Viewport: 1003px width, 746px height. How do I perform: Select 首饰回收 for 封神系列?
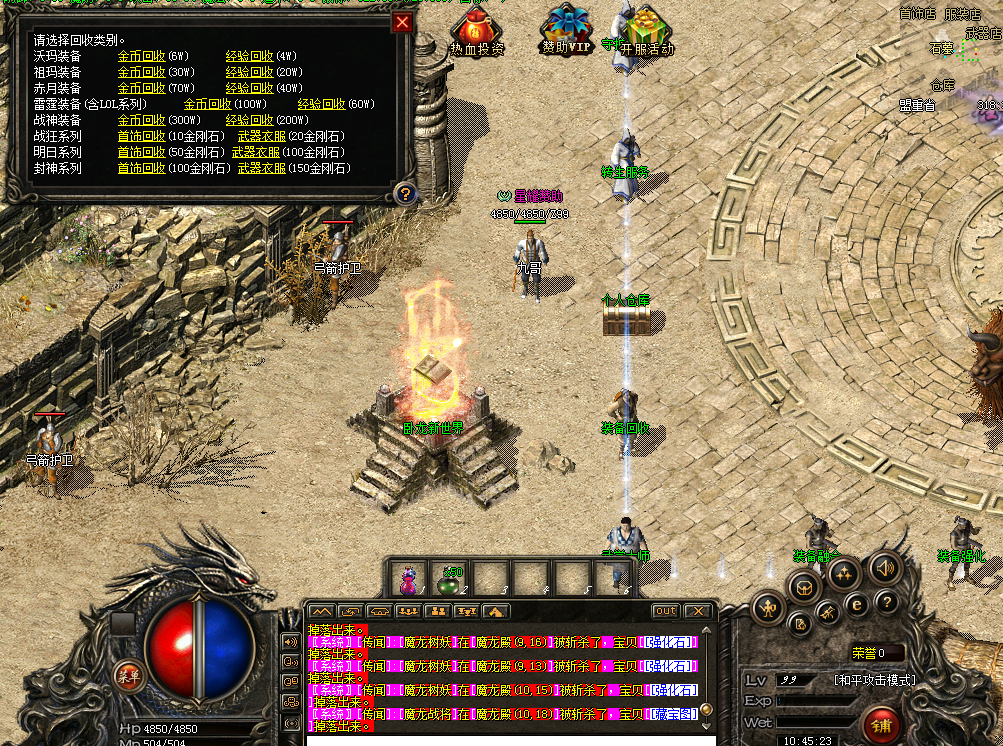[142, 168]
